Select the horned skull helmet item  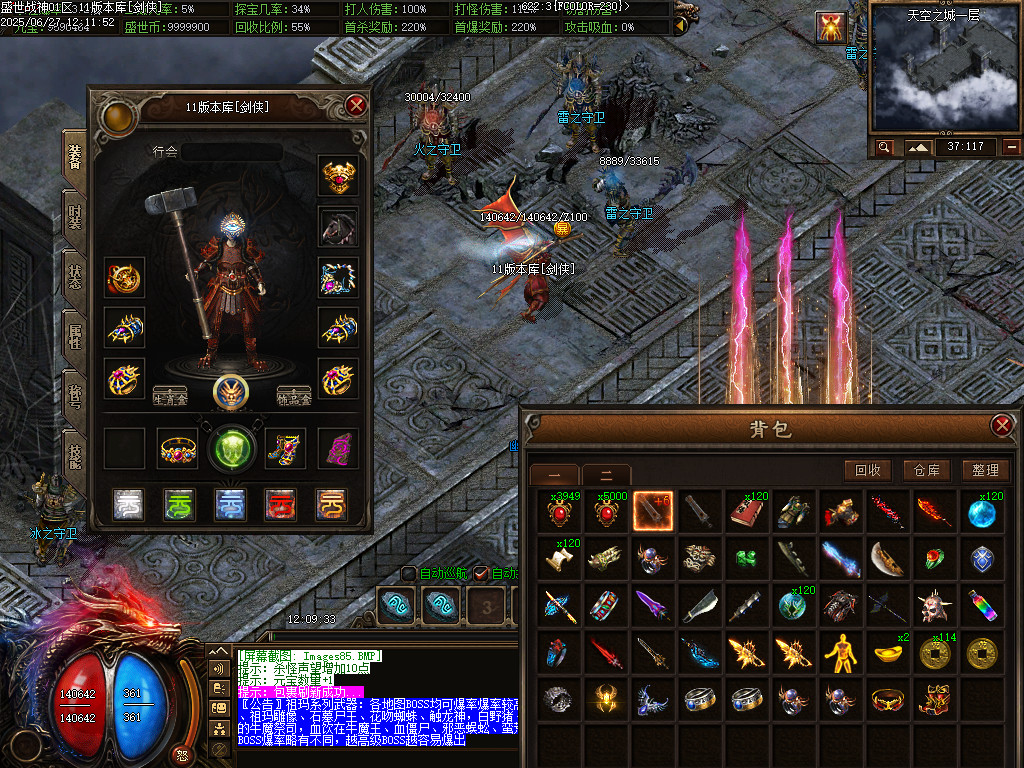tap(935, 606)
